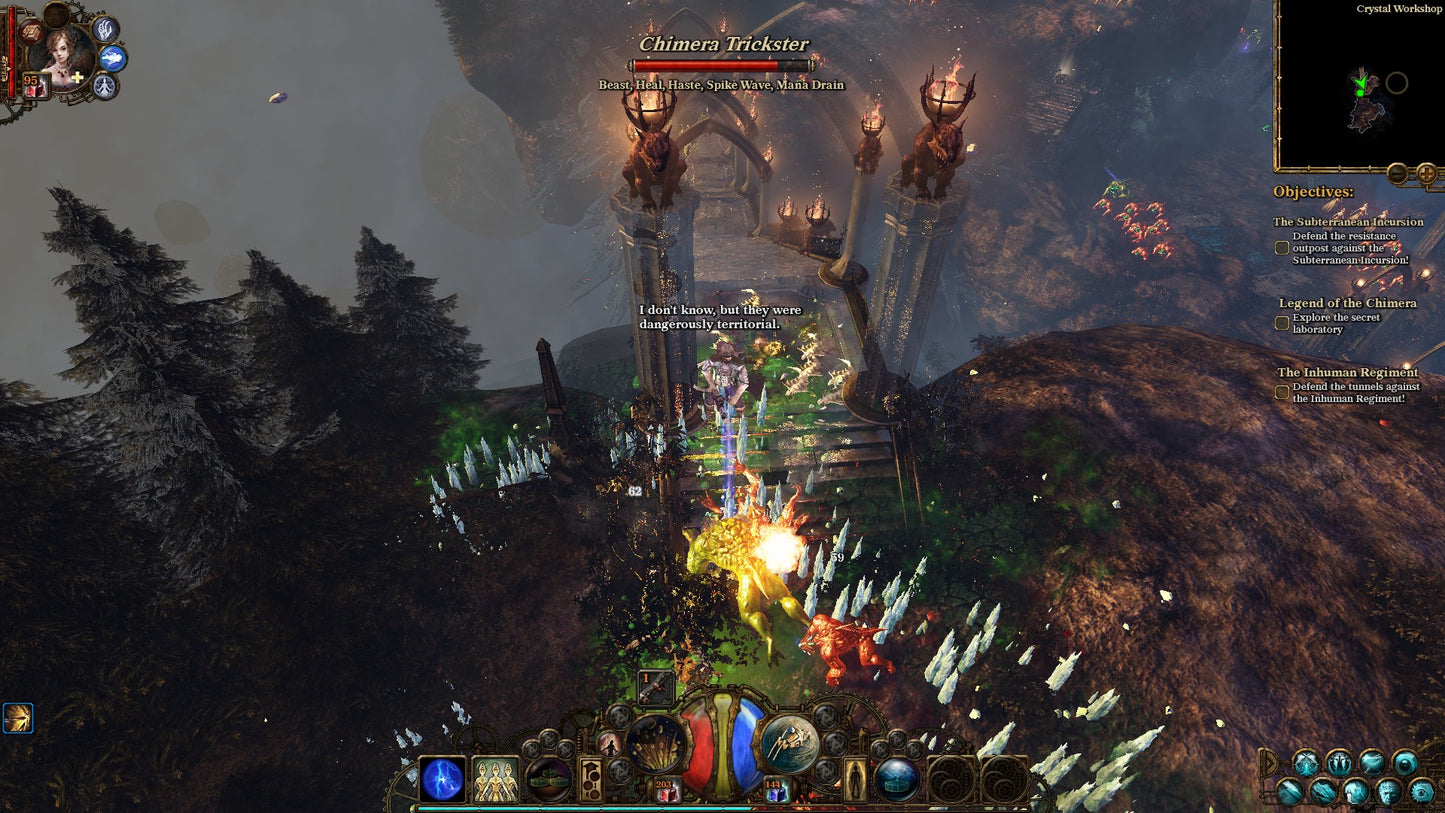Select the three-figures decoy skill in the hotbar
Viewport: 1445px width, 813px height.
point(494,778)
